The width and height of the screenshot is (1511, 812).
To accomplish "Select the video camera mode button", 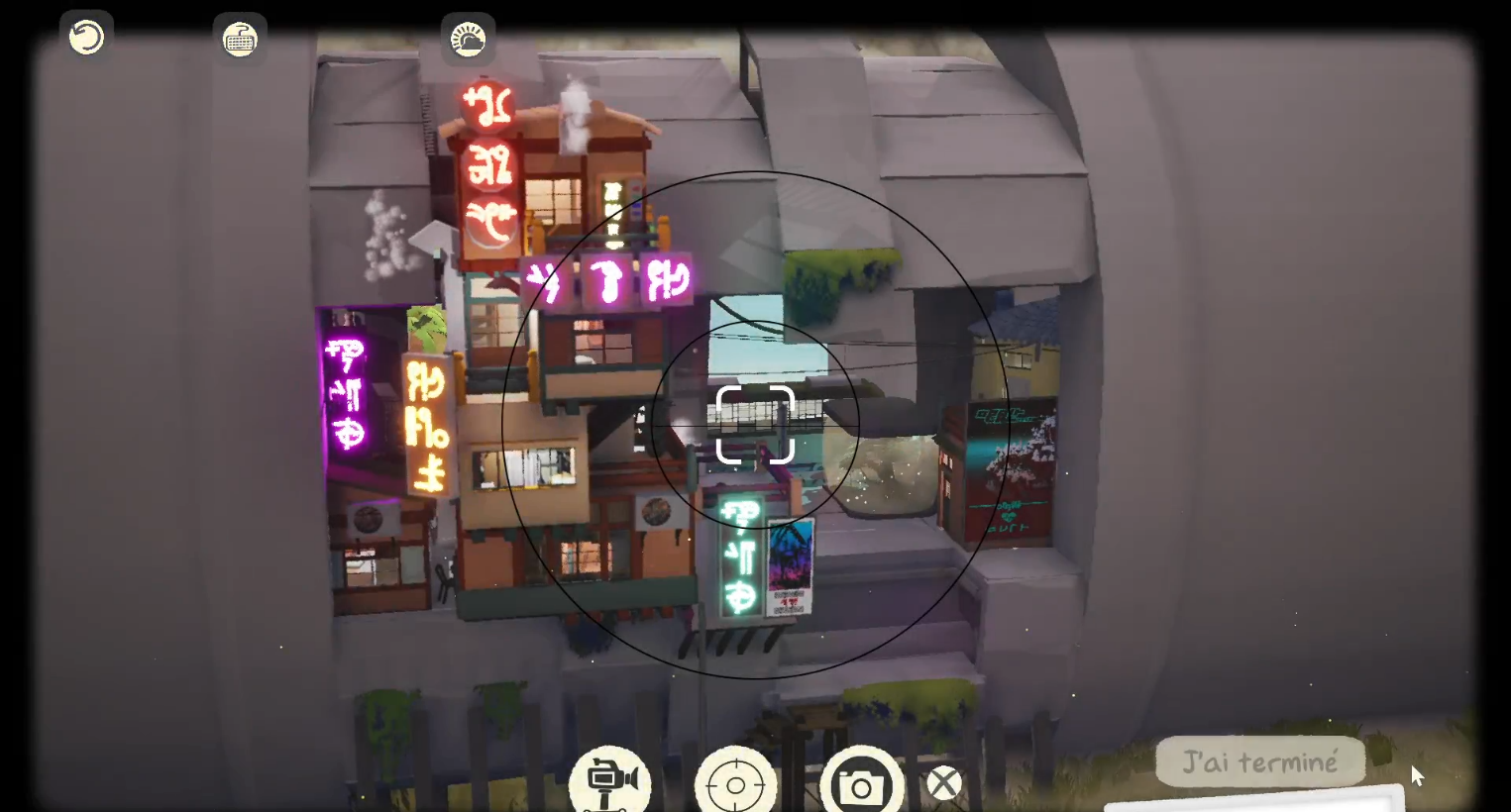I will [609, 781].
